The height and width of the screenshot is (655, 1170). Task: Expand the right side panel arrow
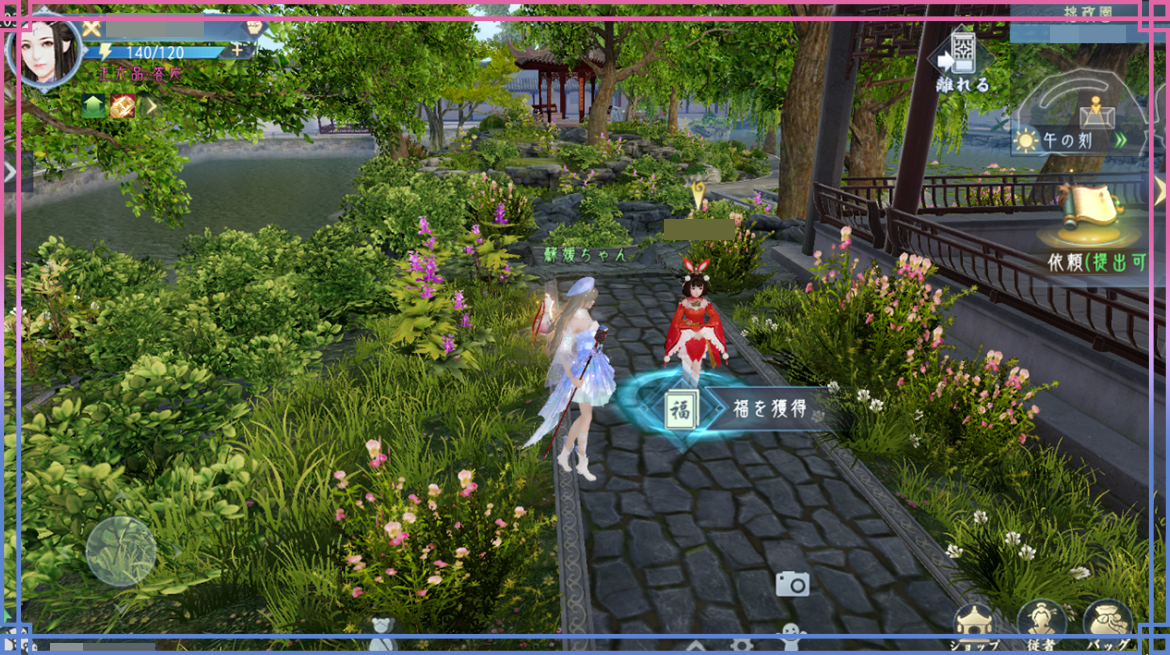[1160, 189]
